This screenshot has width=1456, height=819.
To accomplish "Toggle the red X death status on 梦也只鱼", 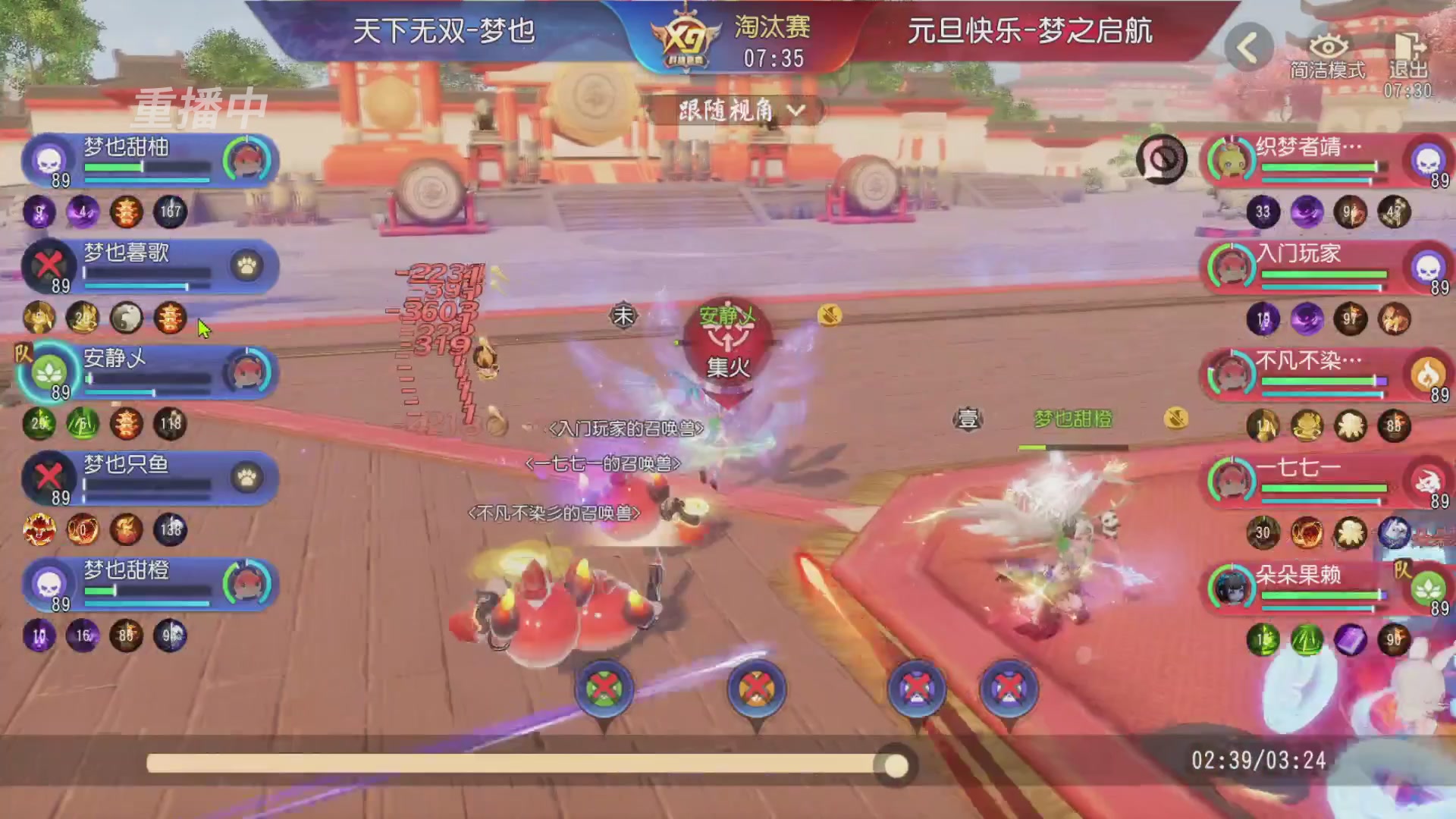I will pos(47,475).
